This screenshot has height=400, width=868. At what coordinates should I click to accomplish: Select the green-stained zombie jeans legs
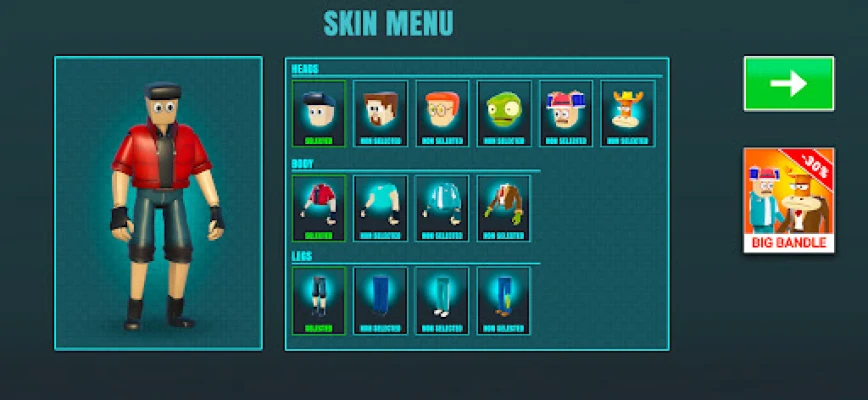[504, 300]
